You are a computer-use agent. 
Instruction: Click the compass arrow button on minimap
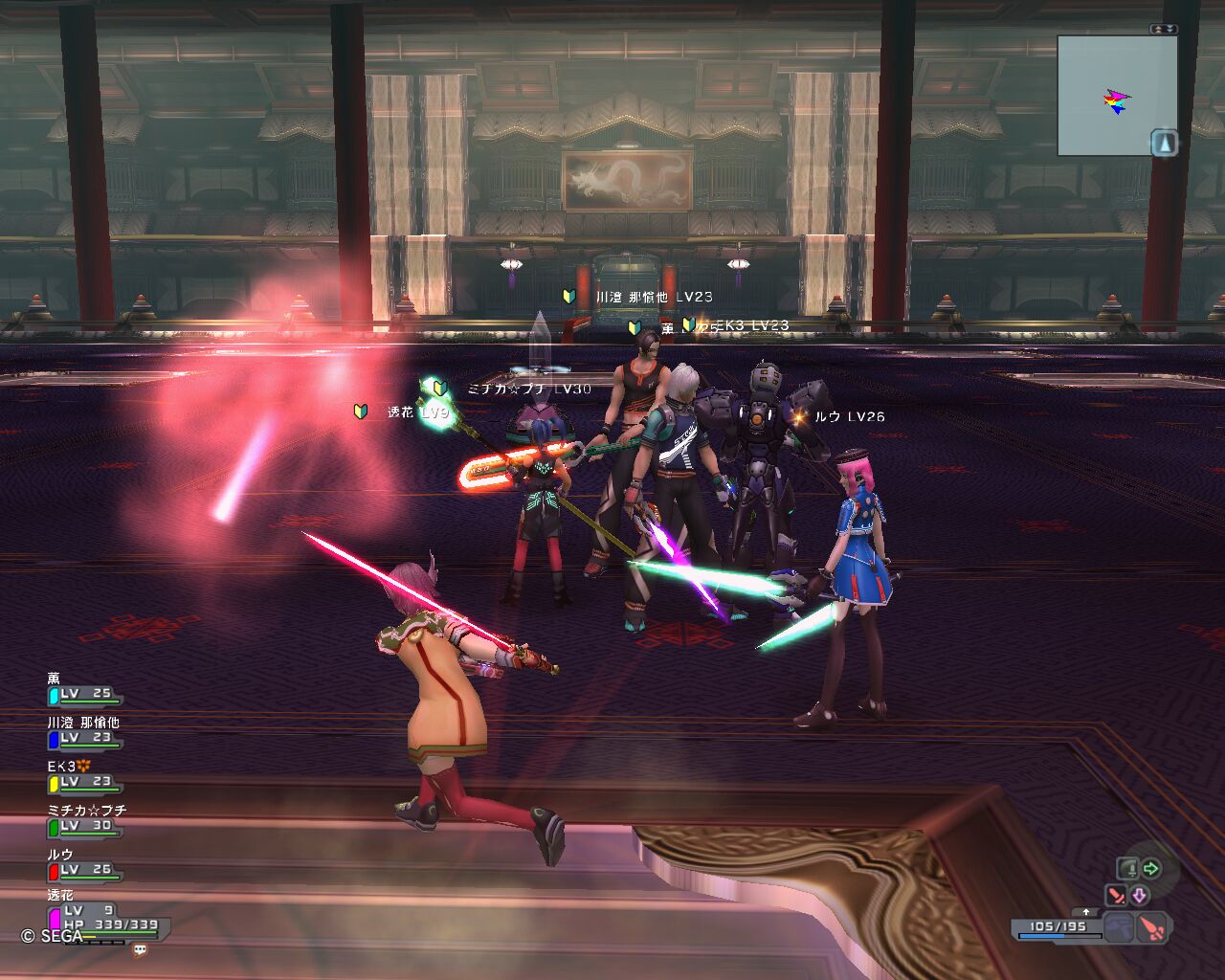(x=1164, y=144)
